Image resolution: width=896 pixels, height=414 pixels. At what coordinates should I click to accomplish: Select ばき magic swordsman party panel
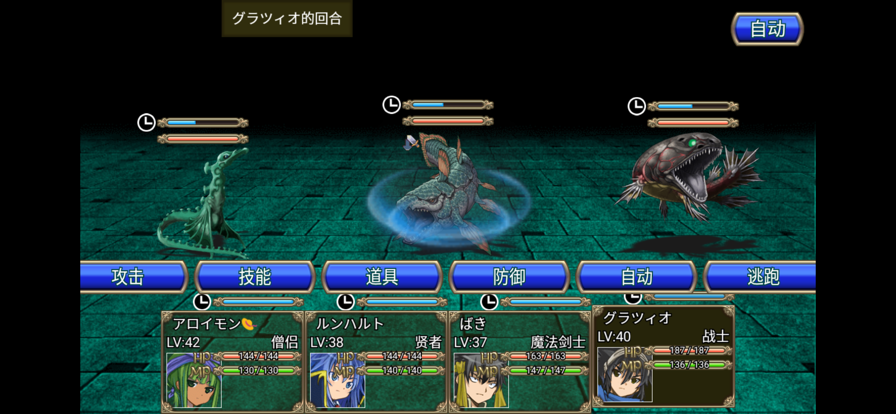tap(520, 360)
